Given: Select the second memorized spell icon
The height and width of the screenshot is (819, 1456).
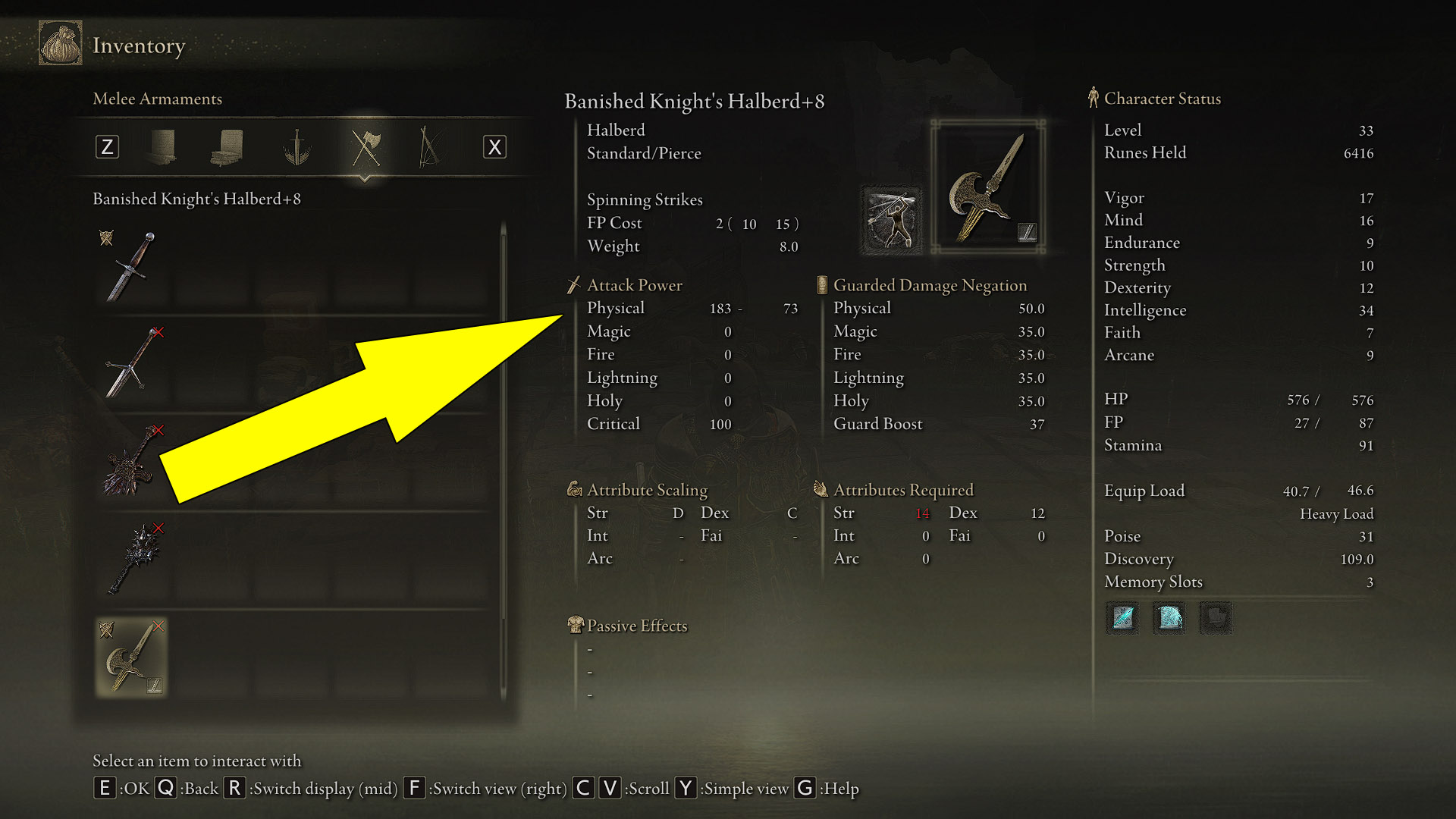Looking at the screenshot, I should [x=1169, y=618].
